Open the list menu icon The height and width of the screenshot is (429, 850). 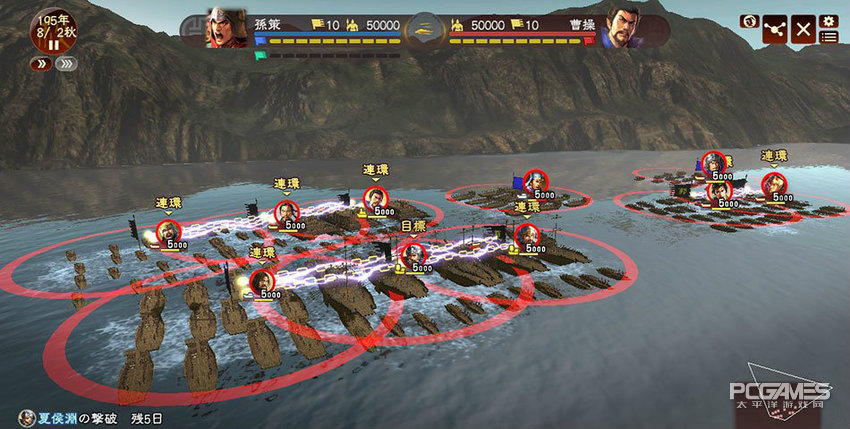tap(828, 37)
